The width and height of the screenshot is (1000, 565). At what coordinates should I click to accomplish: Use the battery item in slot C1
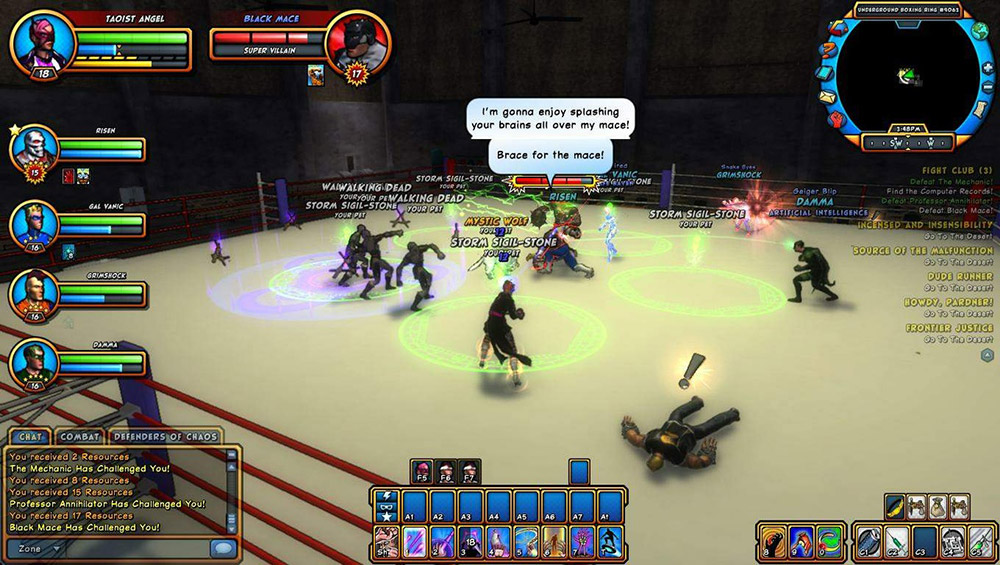tap(869, 541)
